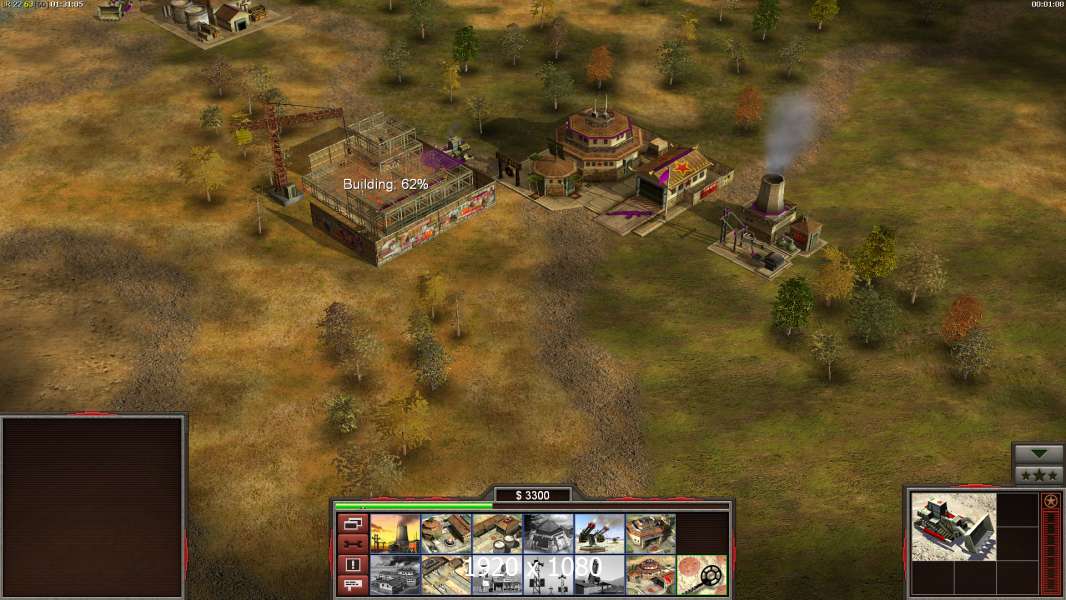Activate the mine detector clear-mines command

pos(701,575)
